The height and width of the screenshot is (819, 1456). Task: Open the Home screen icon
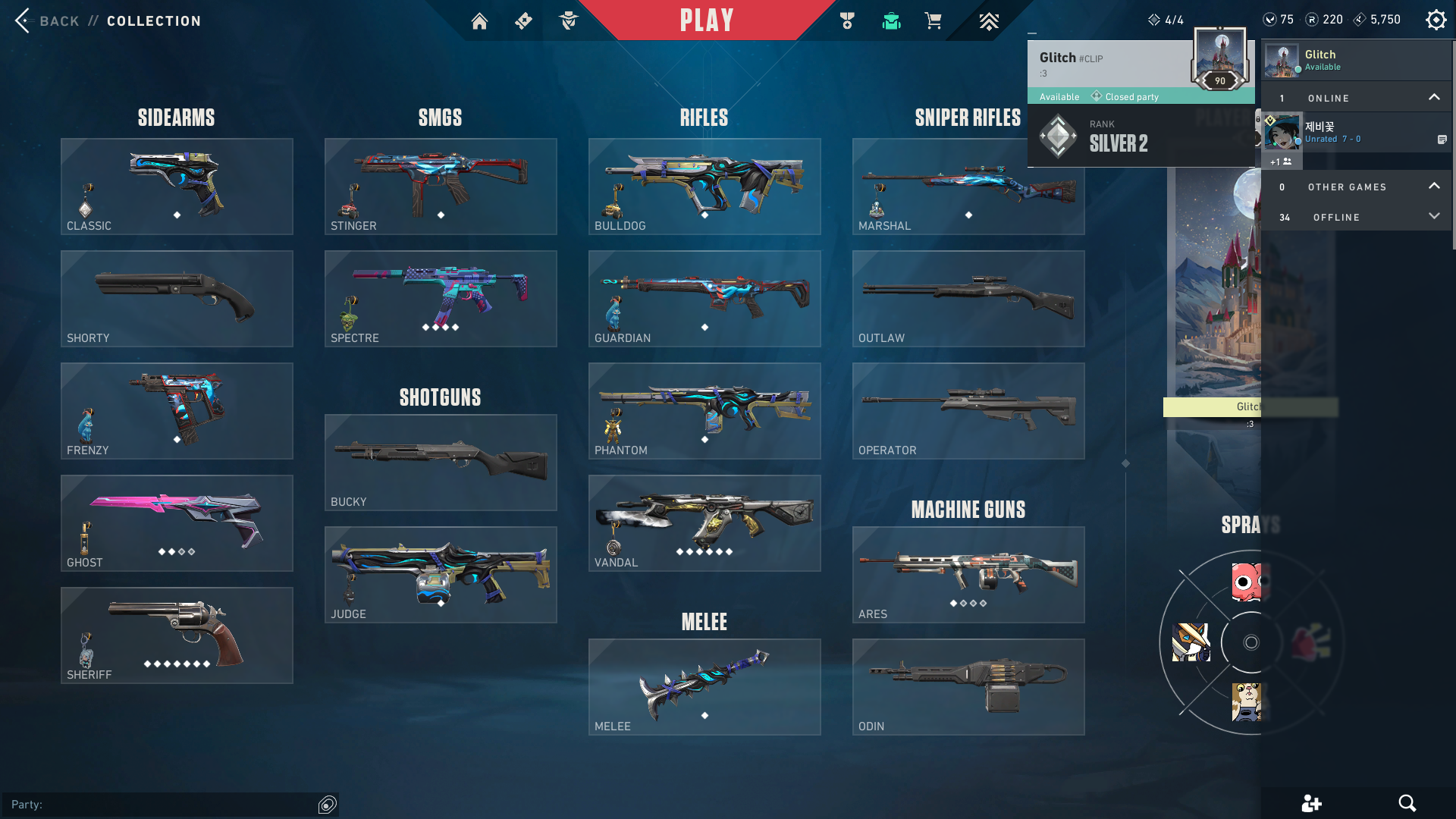click(x=479, y=20)
